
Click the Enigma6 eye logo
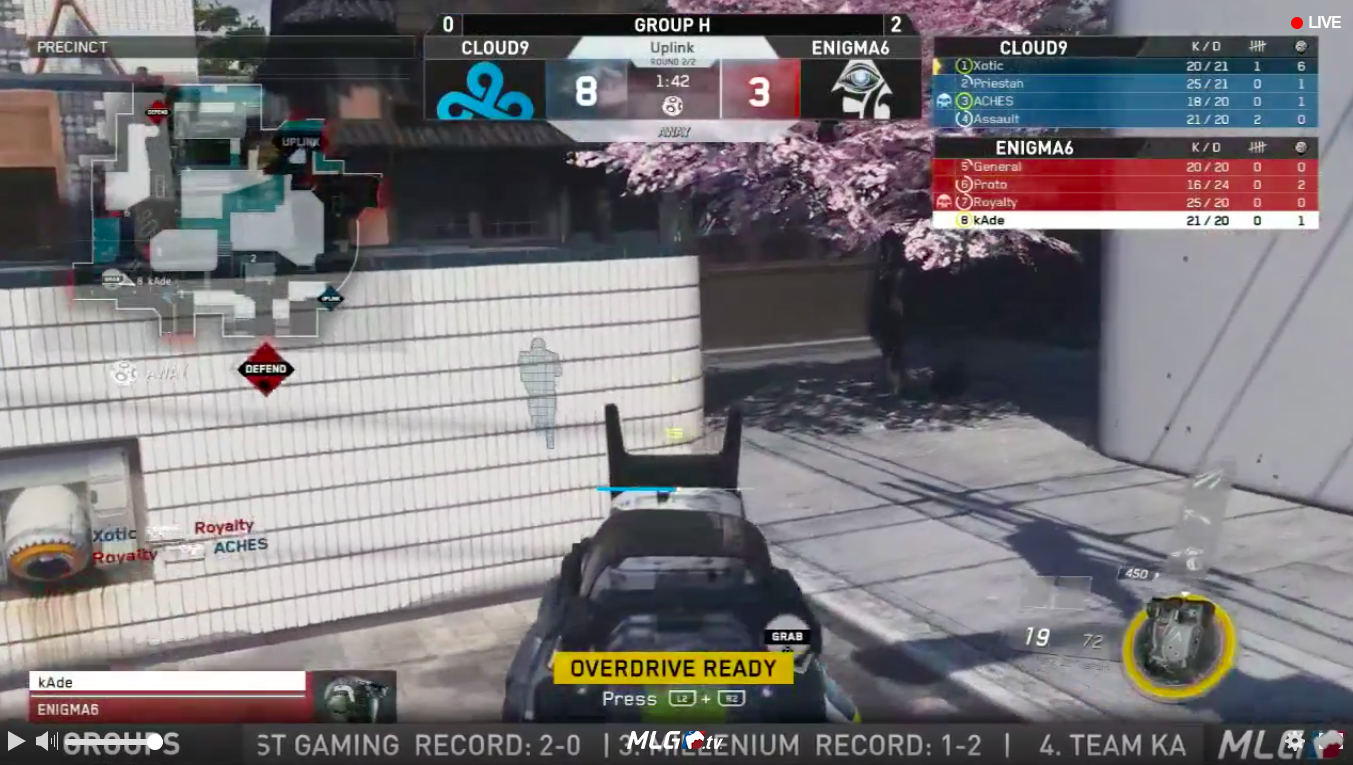(860, 90)
